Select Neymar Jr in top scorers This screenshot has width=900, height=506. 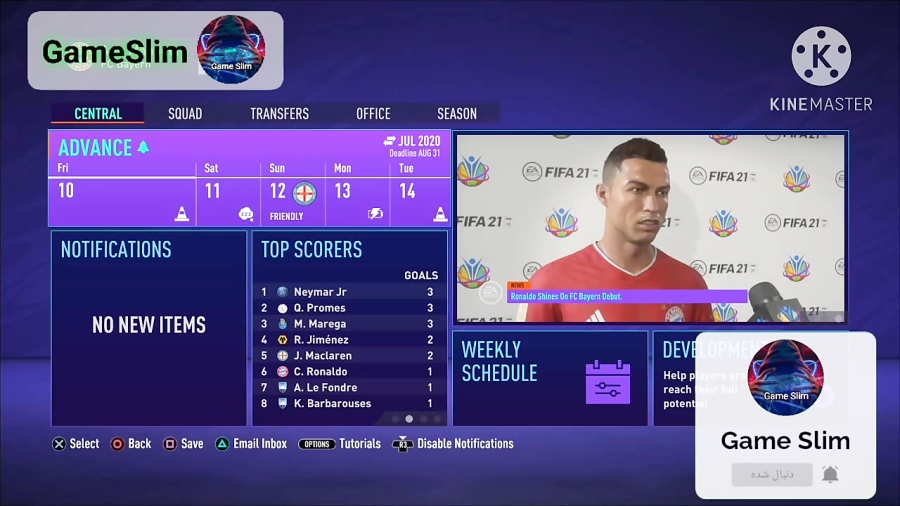click(x=349, y=292)
